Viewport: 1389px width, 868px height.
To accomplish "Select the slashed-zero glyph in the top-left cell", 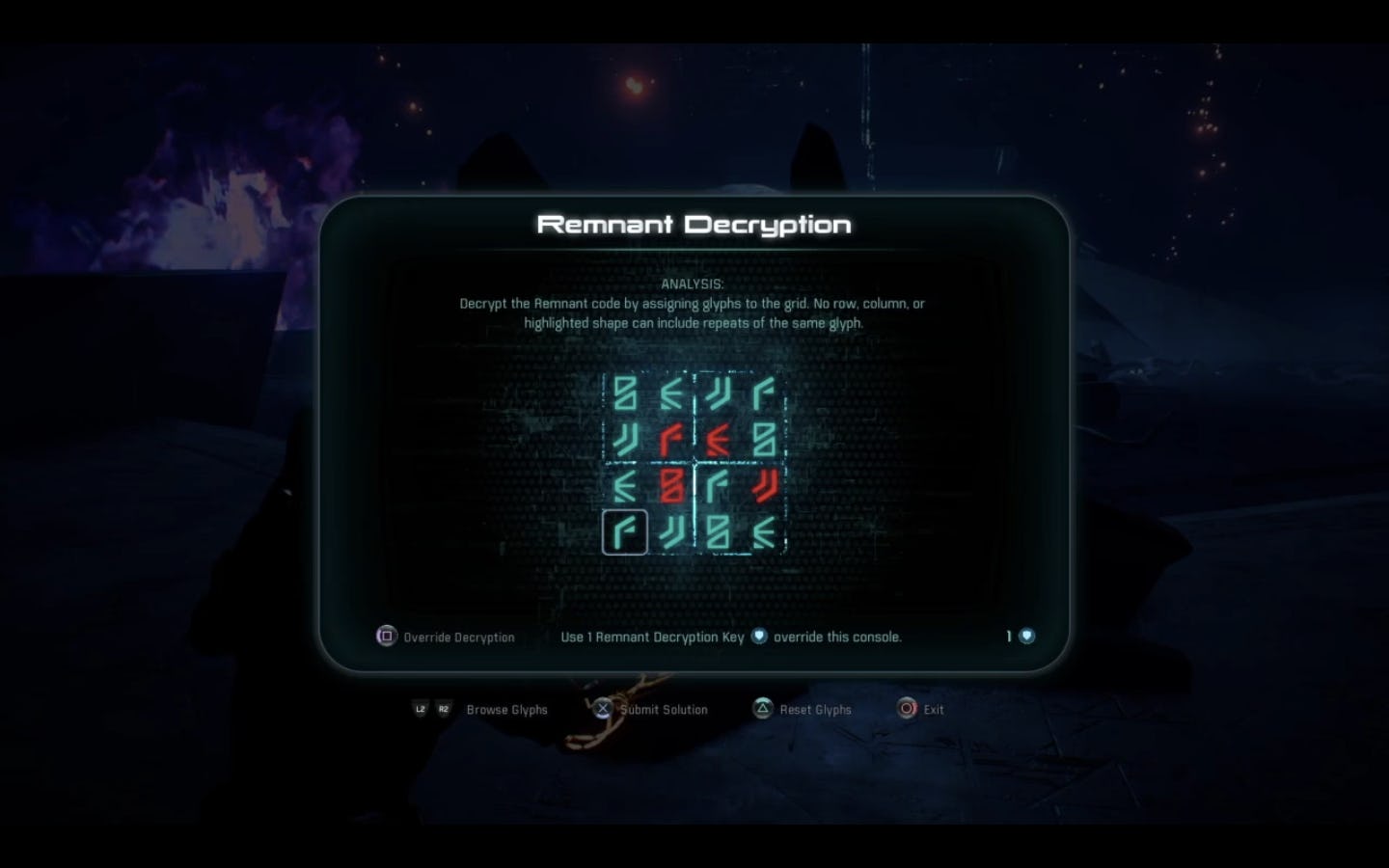I will pyautogui.click(x=625, y=393).
